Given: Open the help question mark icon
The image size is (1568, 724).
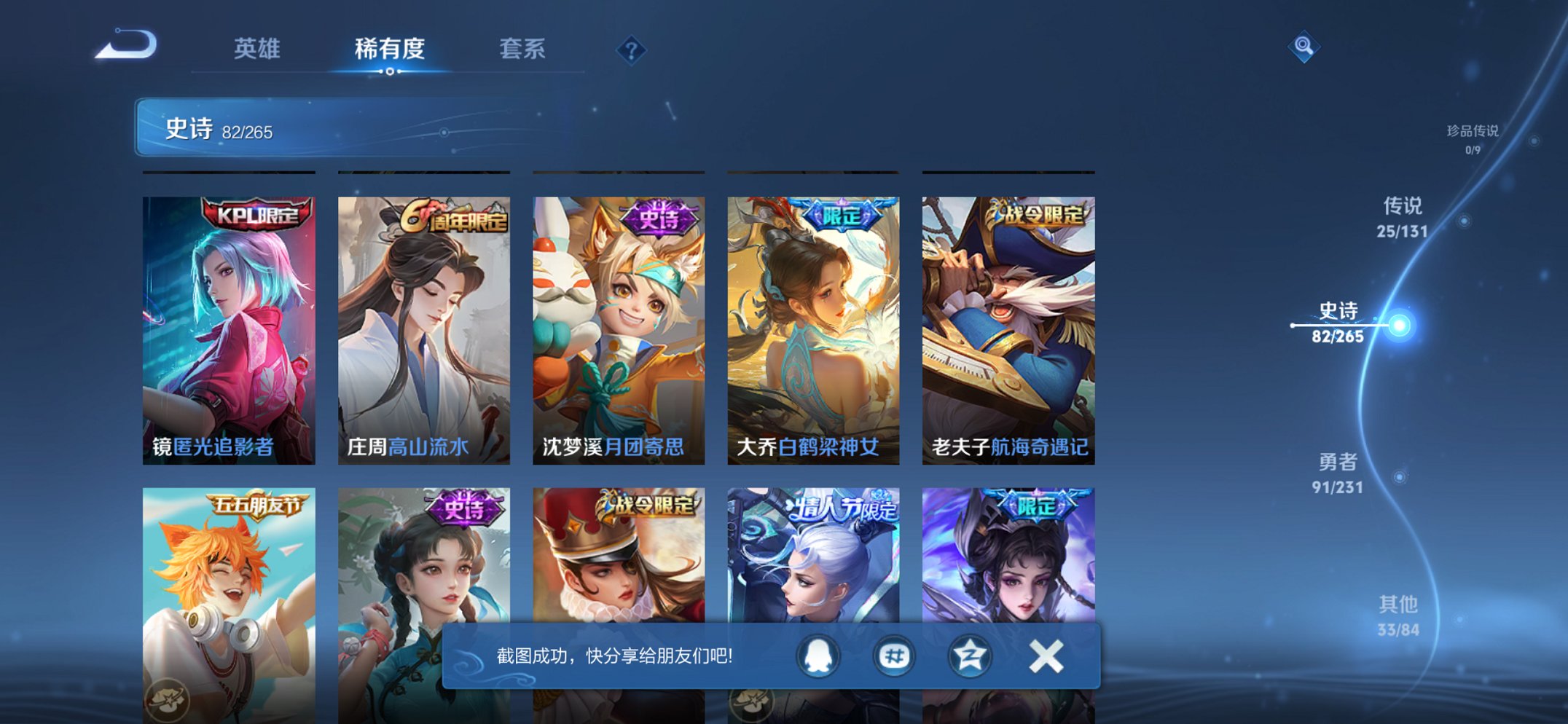Looking at the screenshot, I should [631, 50].
